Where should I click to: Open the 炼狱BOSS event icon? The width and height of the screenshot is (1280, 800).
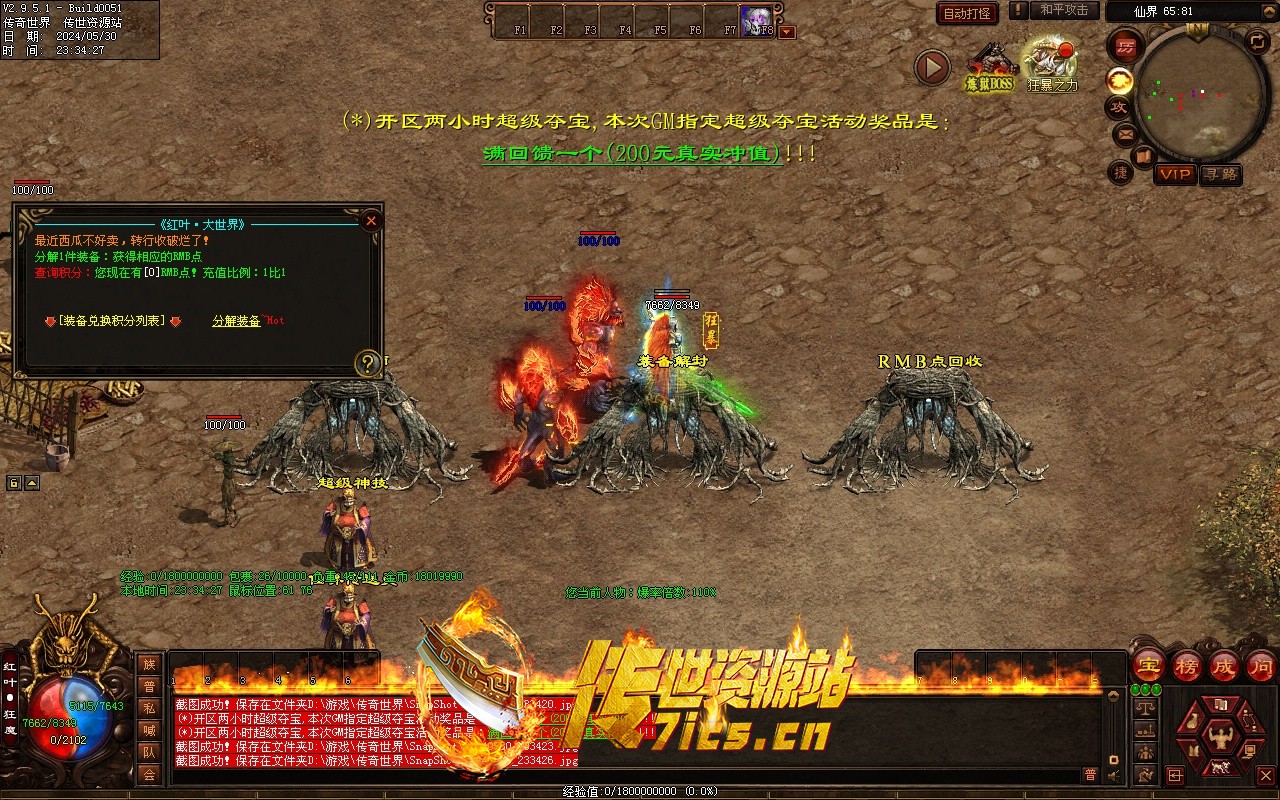tap(989, 67)
